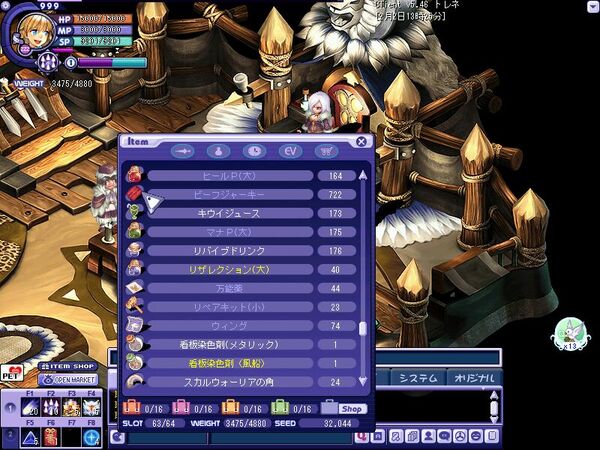Open the PET heart icon
The image size is (600, 450).
pyautogui.click(x=13, y=373)
